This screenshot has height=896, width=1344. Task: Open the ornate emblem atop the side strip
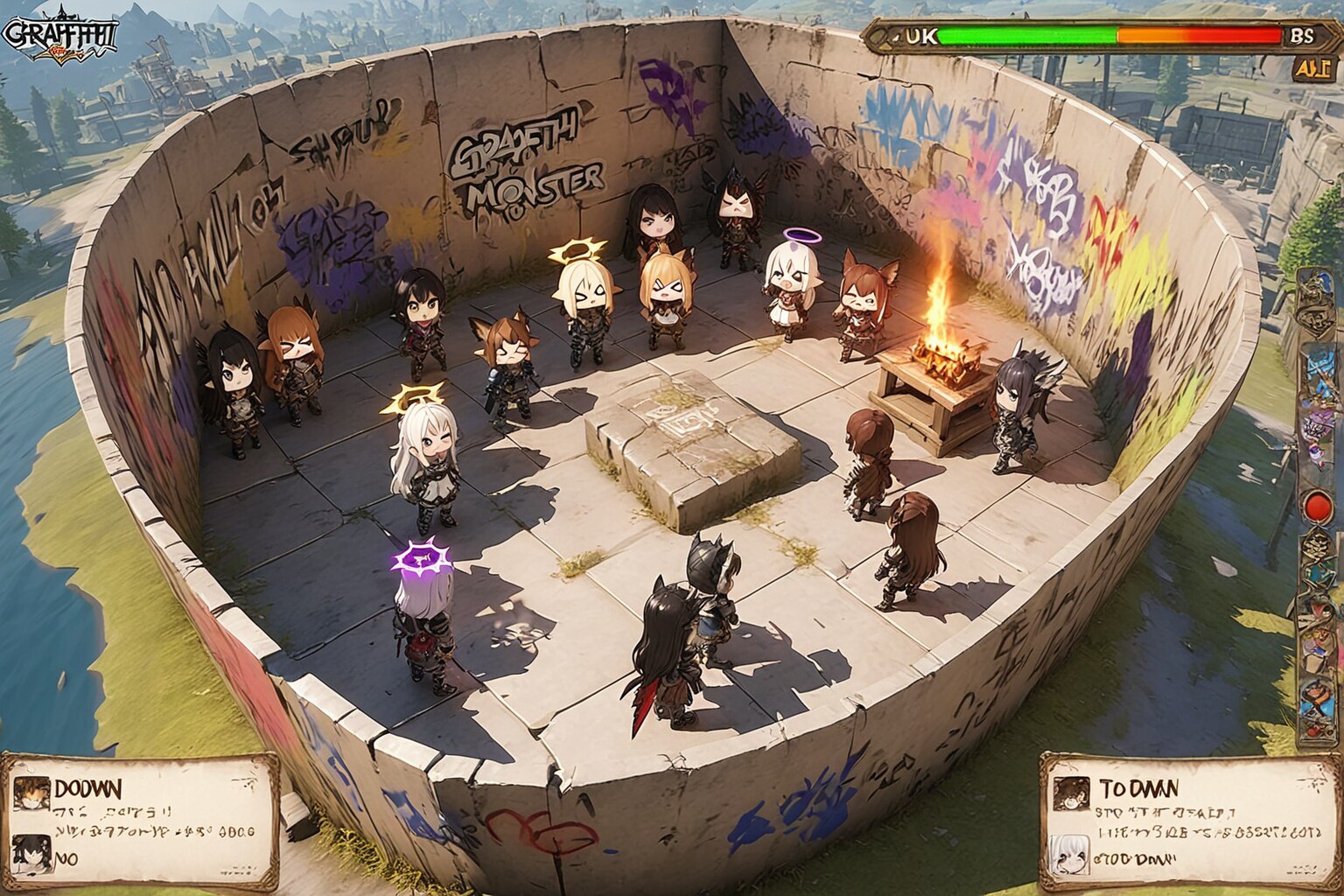pos(1313,298)
